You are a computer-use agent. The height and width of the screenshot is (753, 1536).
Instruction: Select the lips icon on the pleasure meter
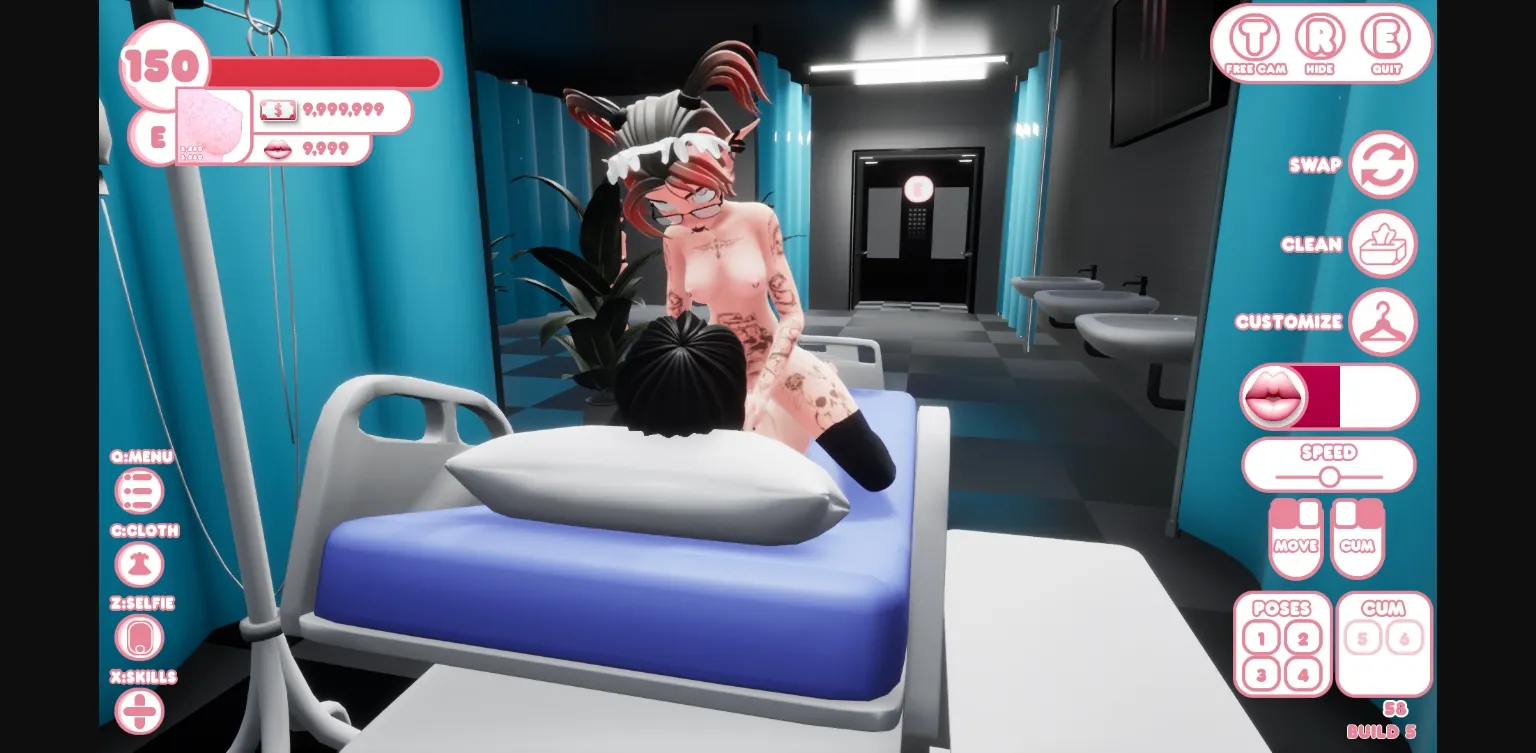tap(1274, 396)
